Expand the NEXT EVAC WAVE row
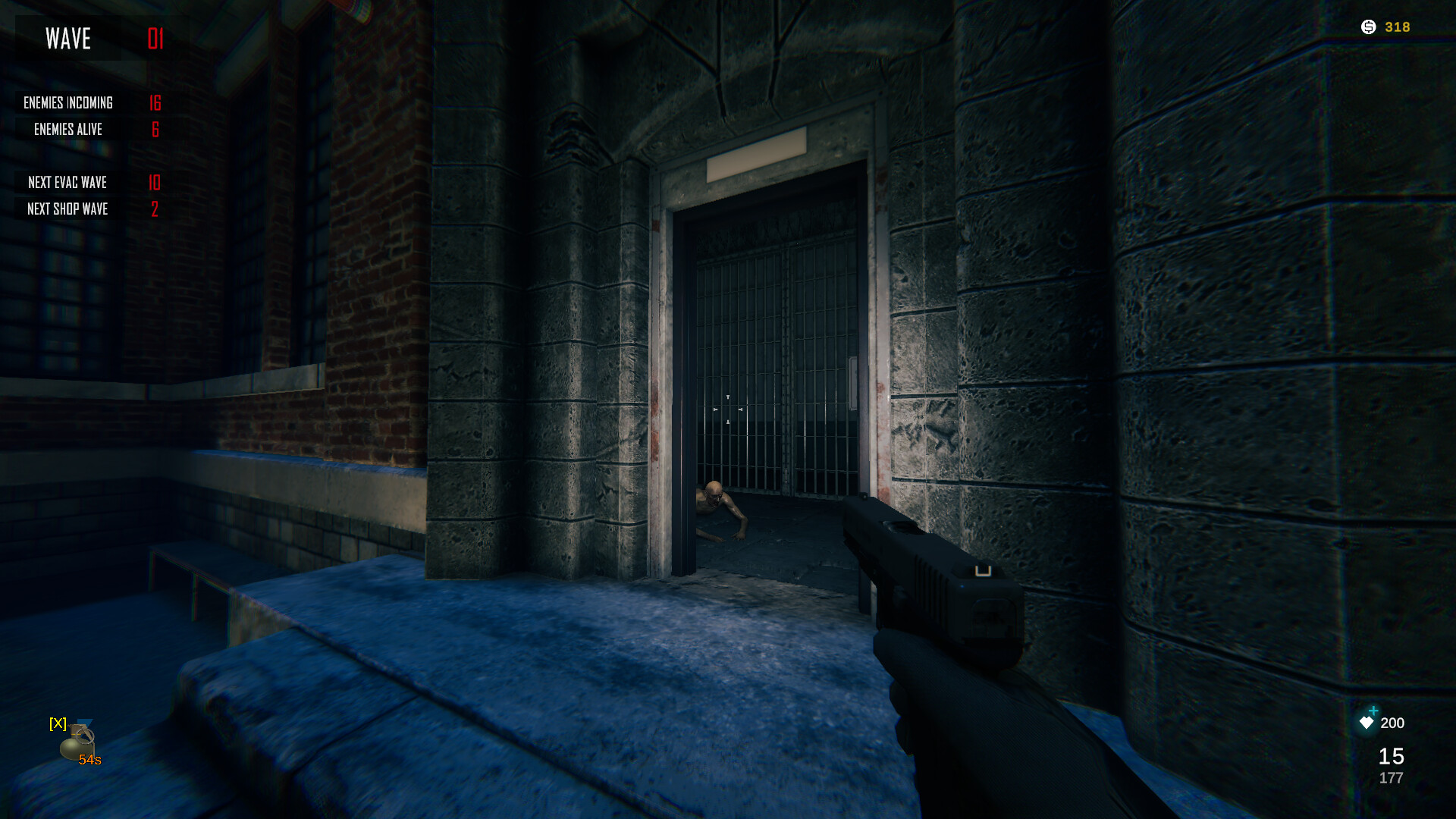The image size is (1456, 819). coord(67,182)
